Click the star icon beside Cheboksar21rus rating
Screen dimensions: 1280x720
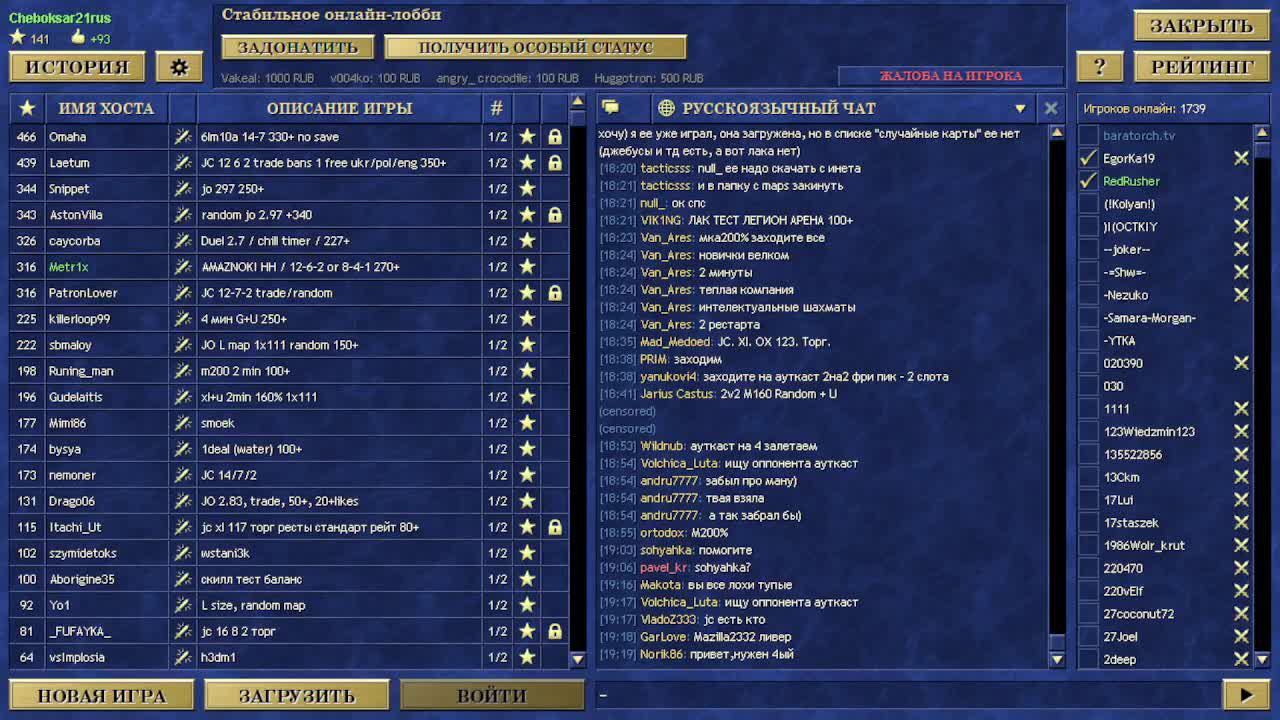point(17,35)
